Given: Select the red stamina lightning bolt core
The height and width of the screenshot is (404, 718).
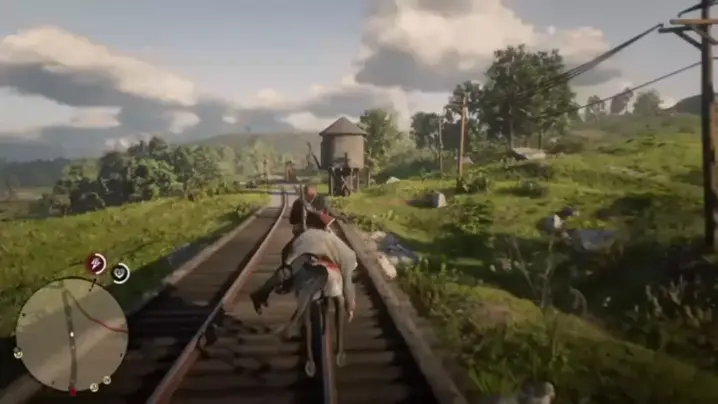Looking at the screenshot, I should pyautogui.click(x=97, y=264).
